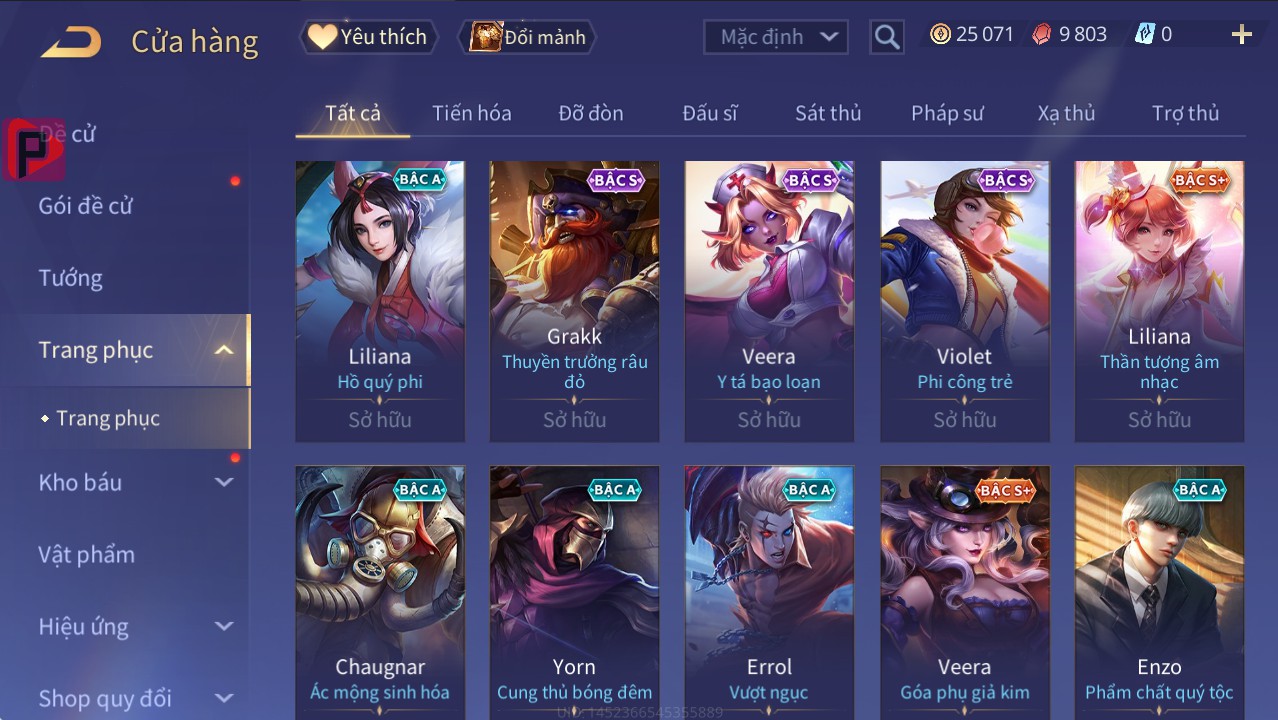The height and width of the screenshot is (720, 1278).
Task: Open the Mặc định sort dropdown
Action: click(776, 37)
